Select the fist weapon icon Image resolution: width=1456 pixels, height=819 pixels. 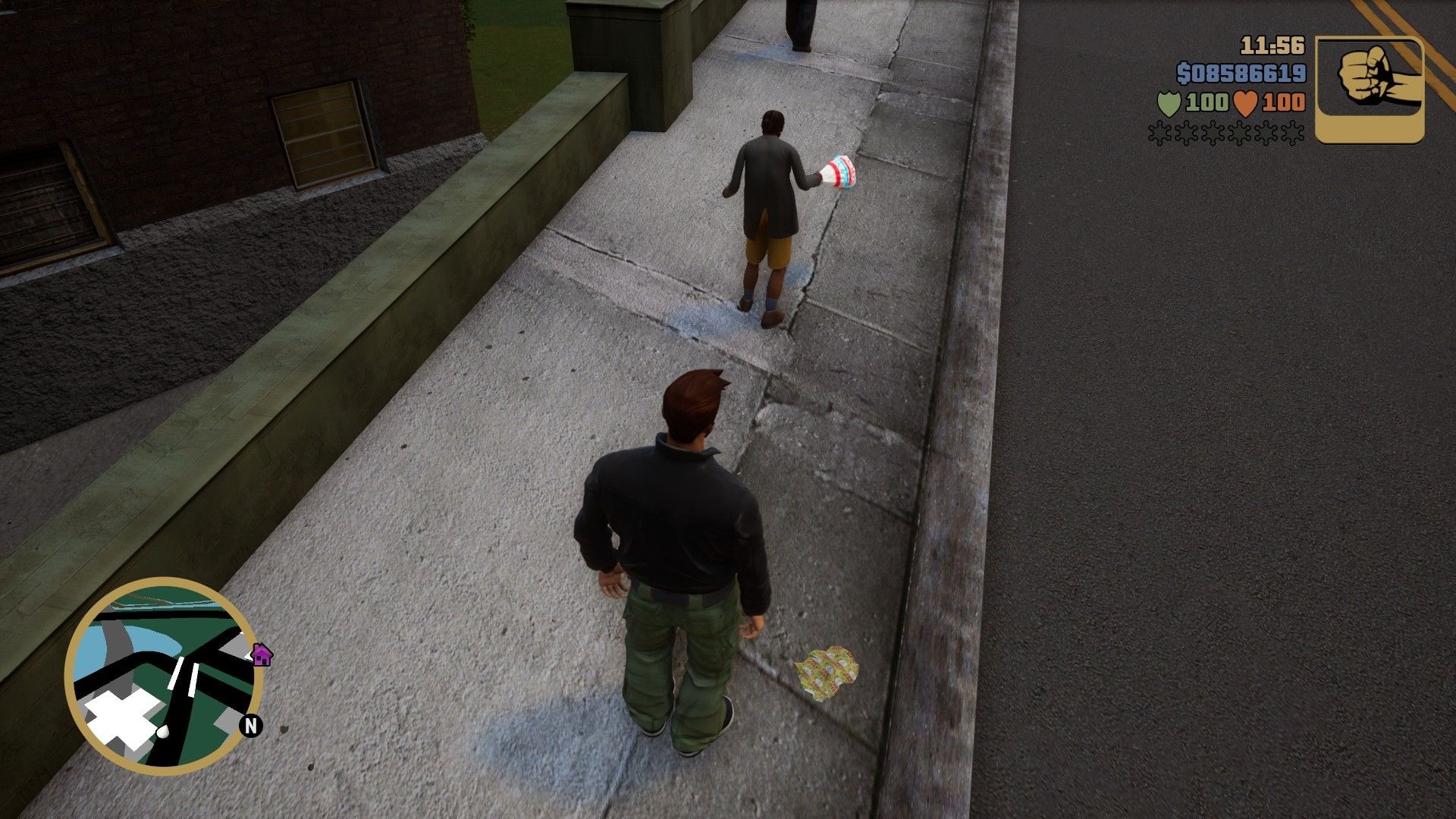pyautogui.click(x=1369, y=89)
